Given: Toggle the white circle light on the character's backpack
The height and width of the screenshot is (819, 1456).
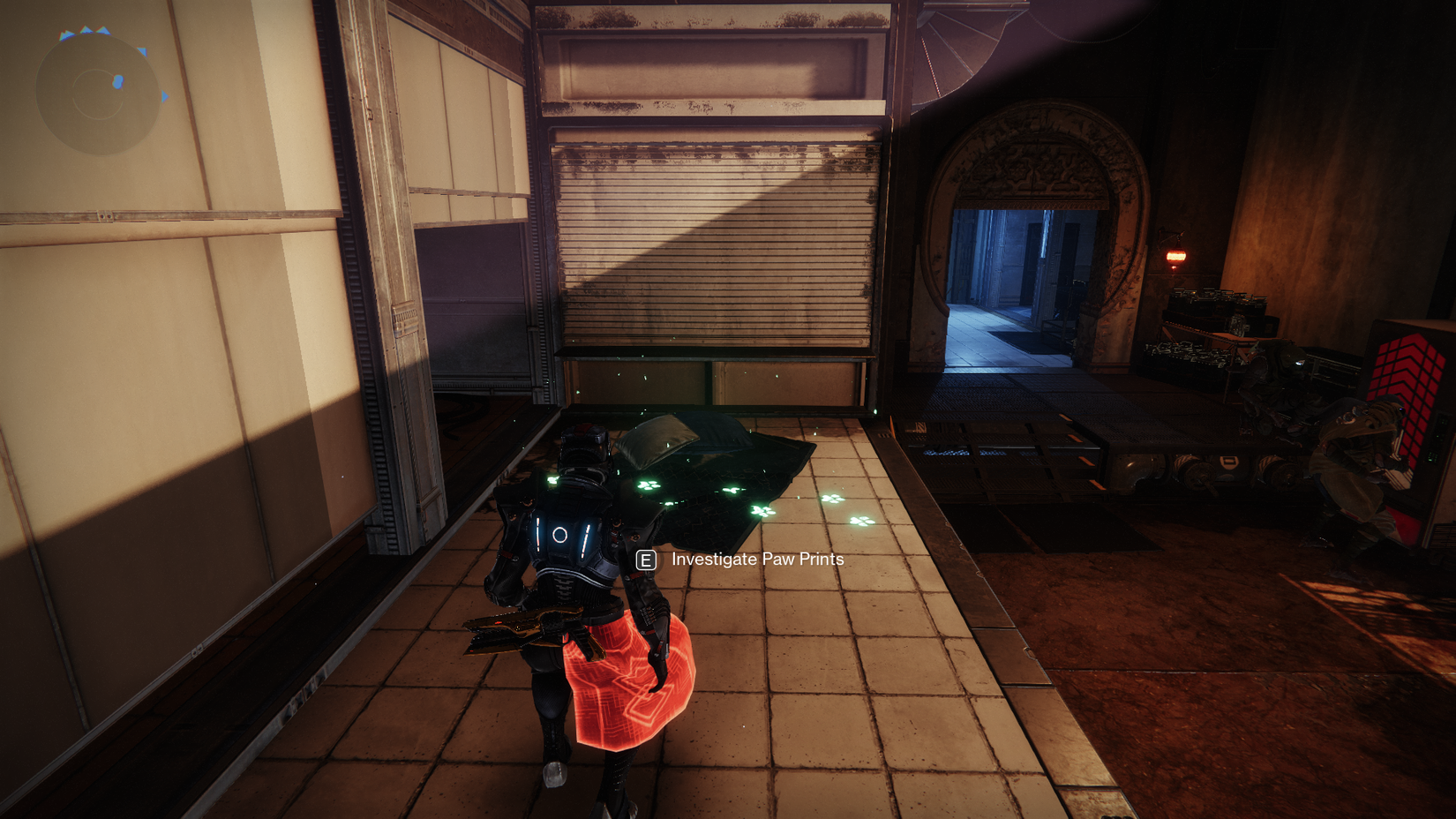Looking at the screenshot, I should pos(559,533).
